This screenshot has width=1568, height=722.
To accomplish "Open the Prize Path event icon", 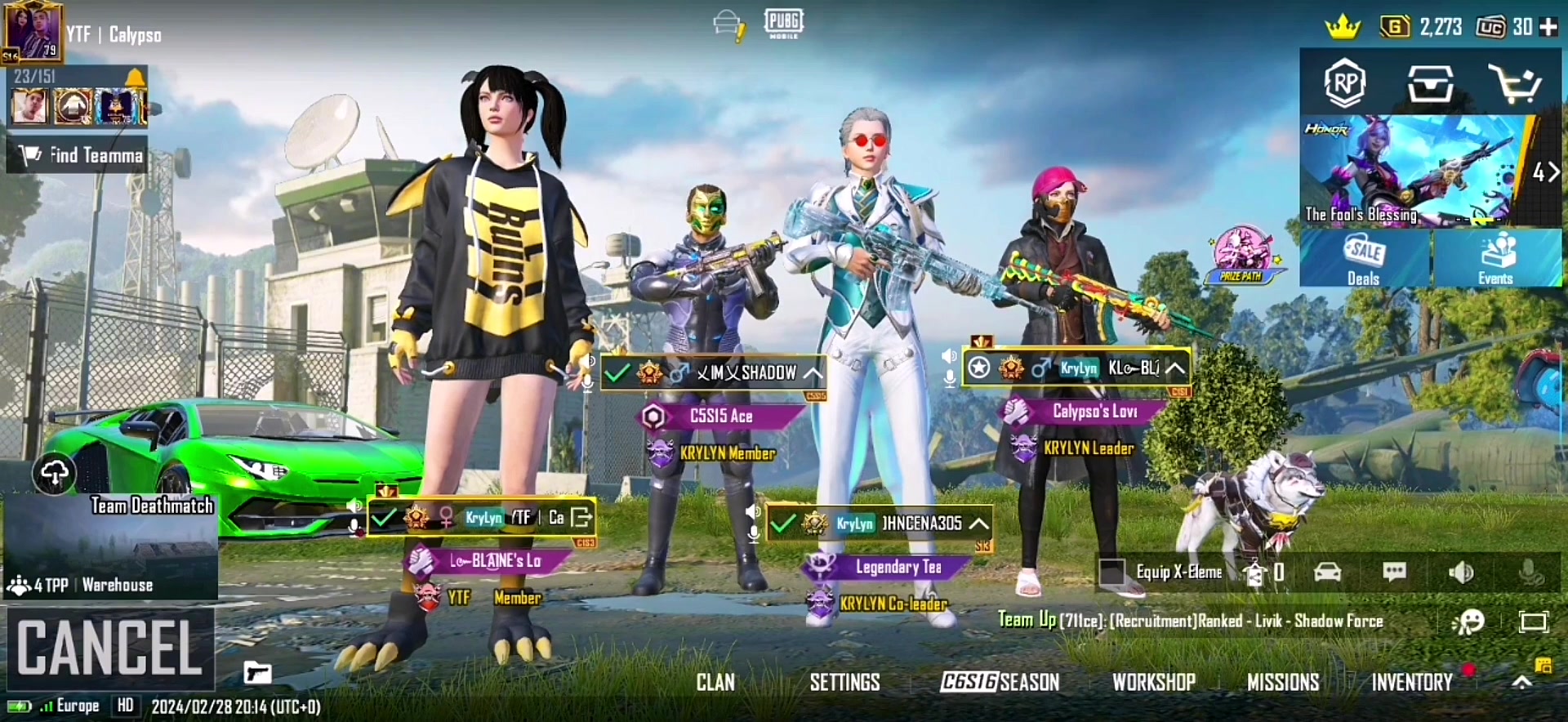I will (x=1241, y=255).
